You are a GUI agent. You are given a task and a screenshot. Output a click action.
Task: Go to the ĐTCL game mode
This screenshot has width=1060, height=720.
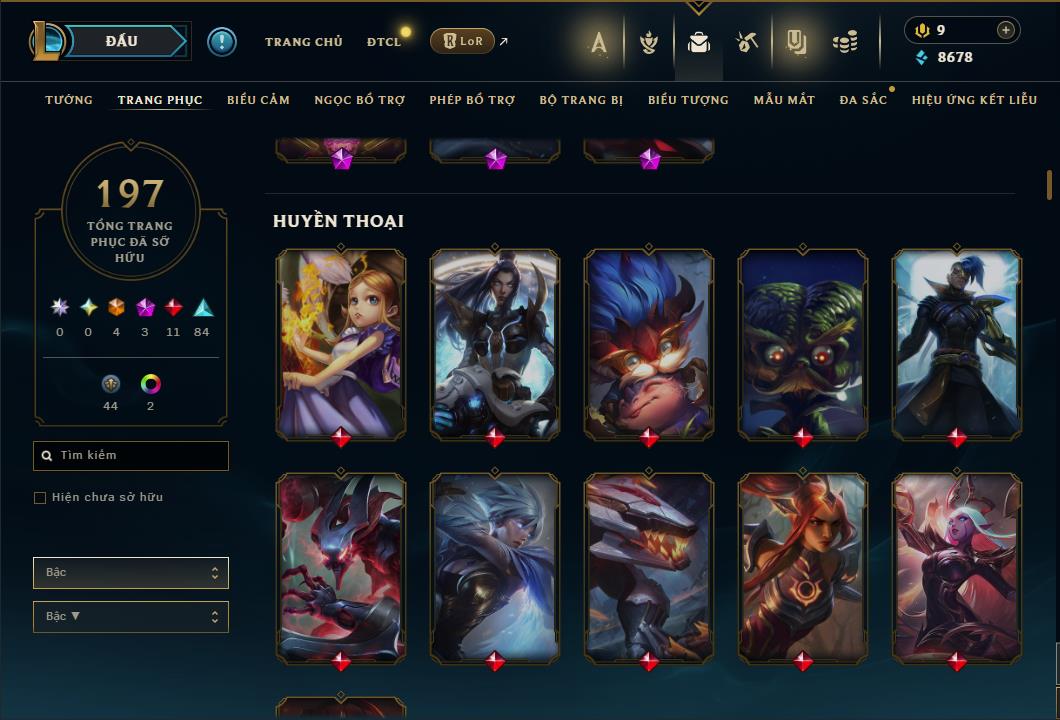pyautogui.click(x=384, y=42)
